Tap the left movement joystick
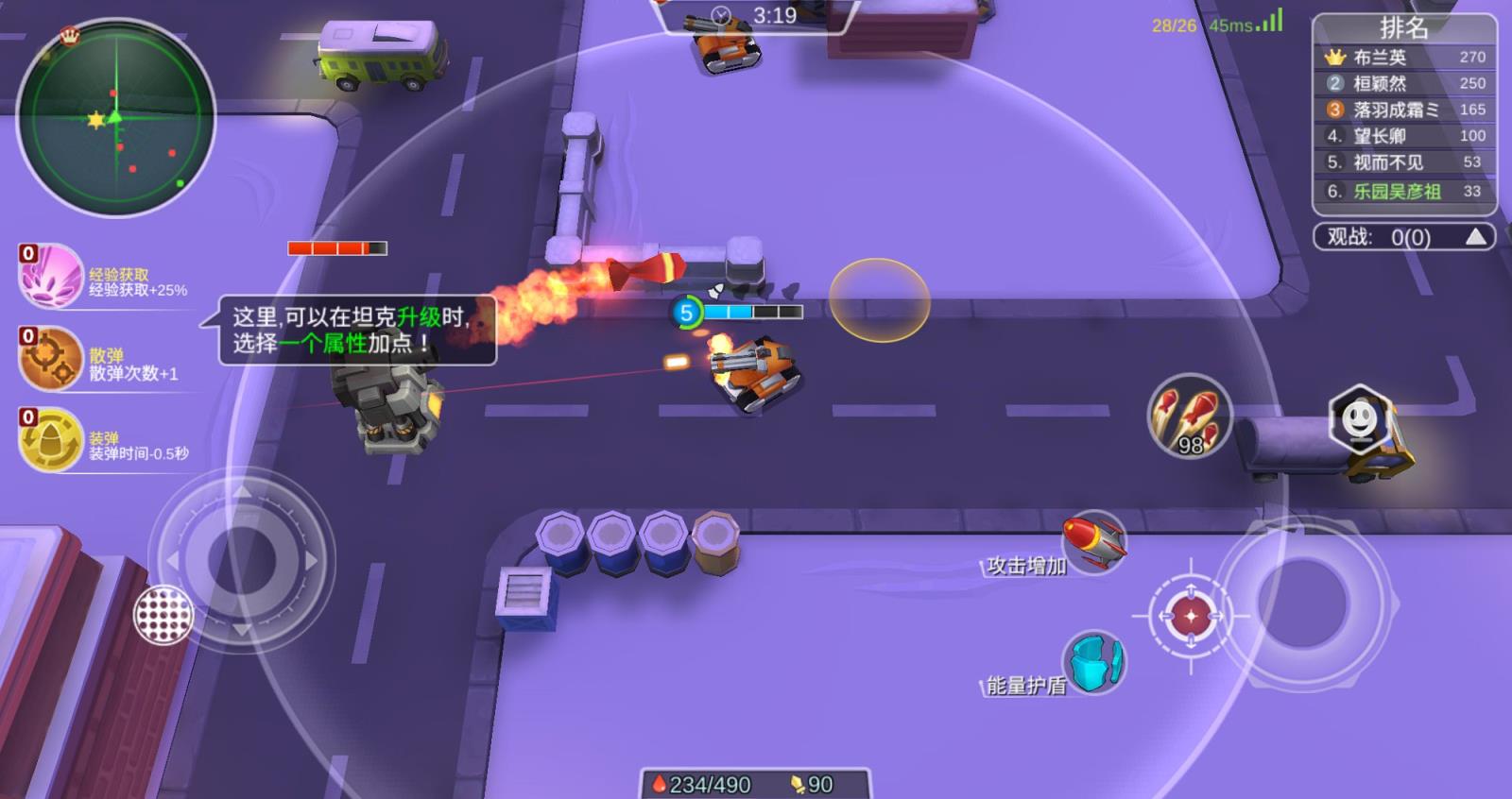 pos(242,561)
